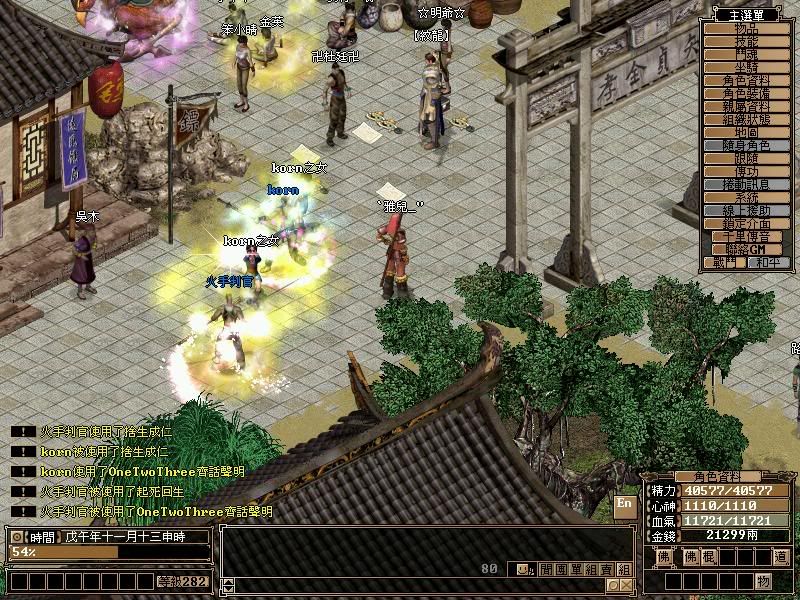Switch to 和平 (Peace) mode

769,263
